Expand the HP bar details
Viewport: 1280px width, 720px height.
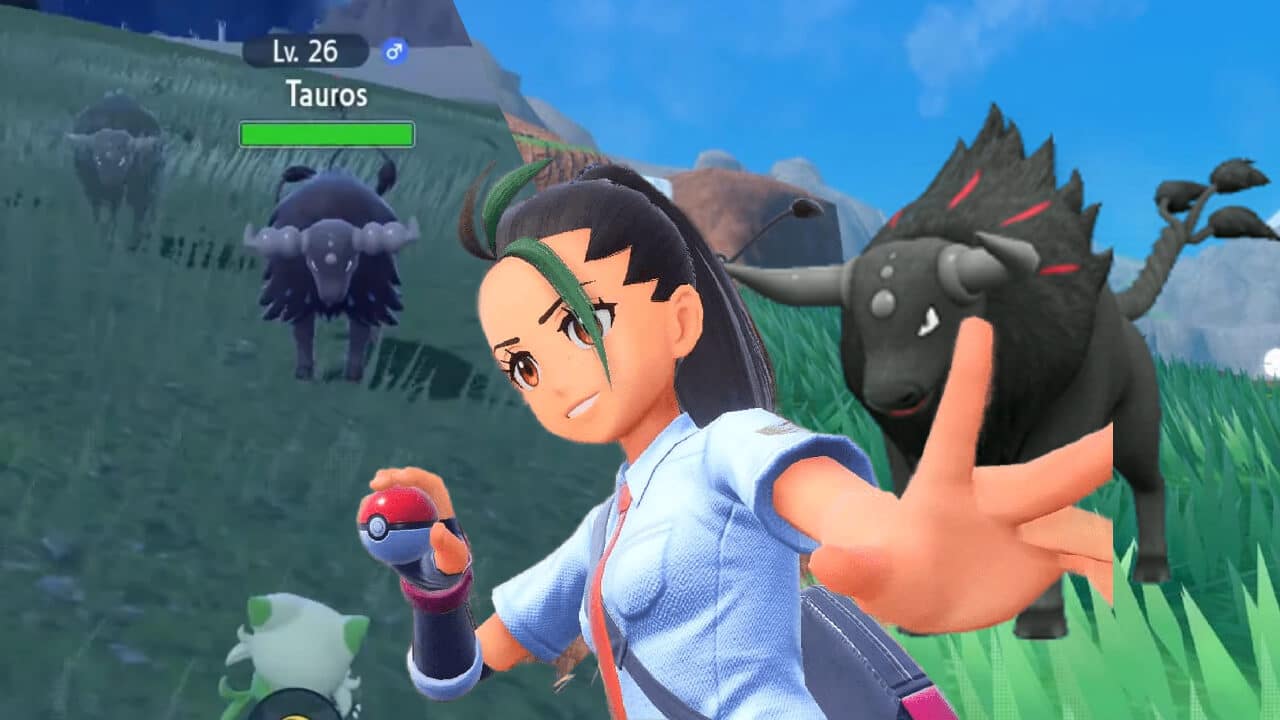pyautogui.click(x=327, y=130)
